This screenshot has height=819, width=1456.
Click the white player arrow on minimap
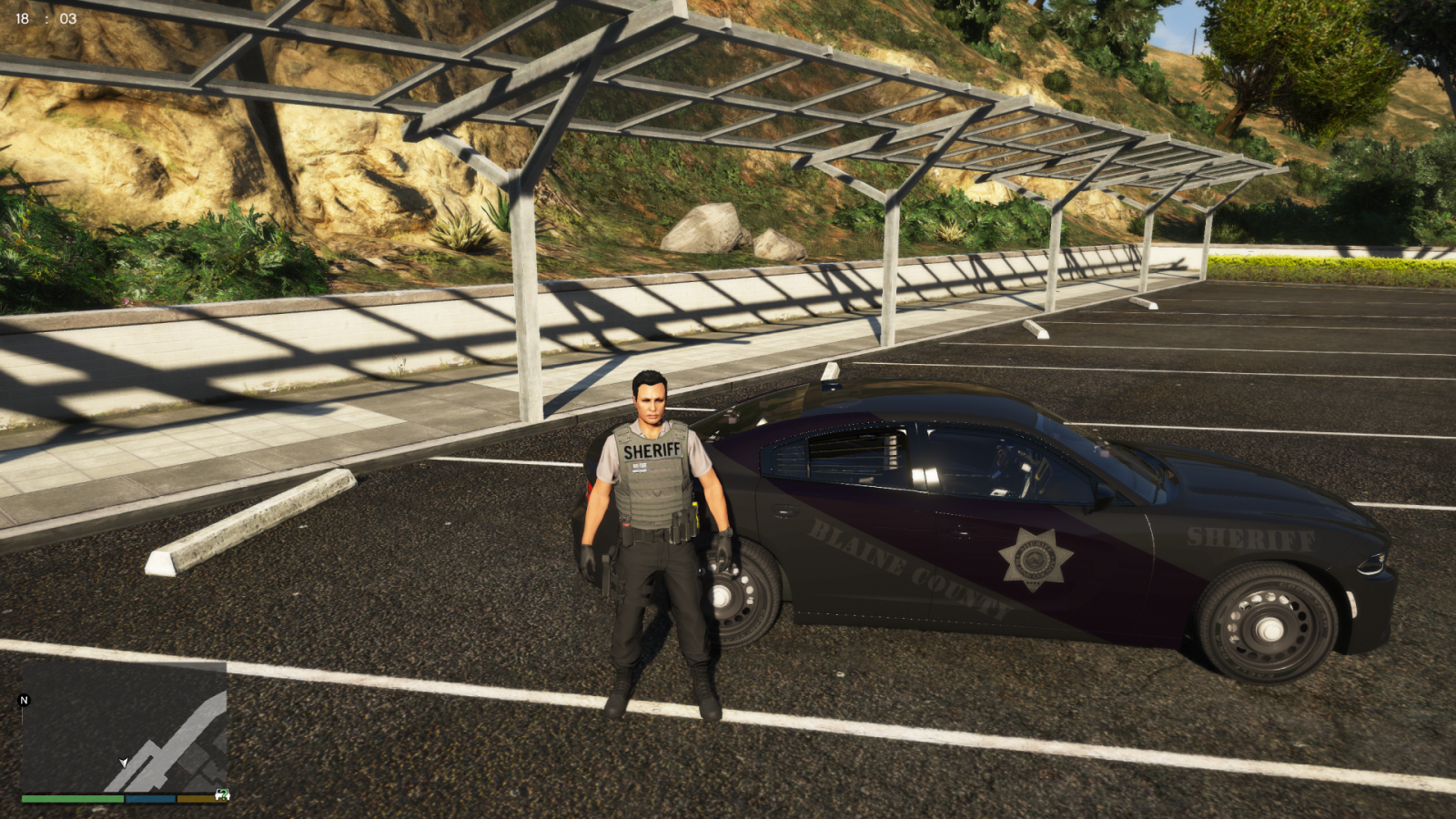click(124, 763)
